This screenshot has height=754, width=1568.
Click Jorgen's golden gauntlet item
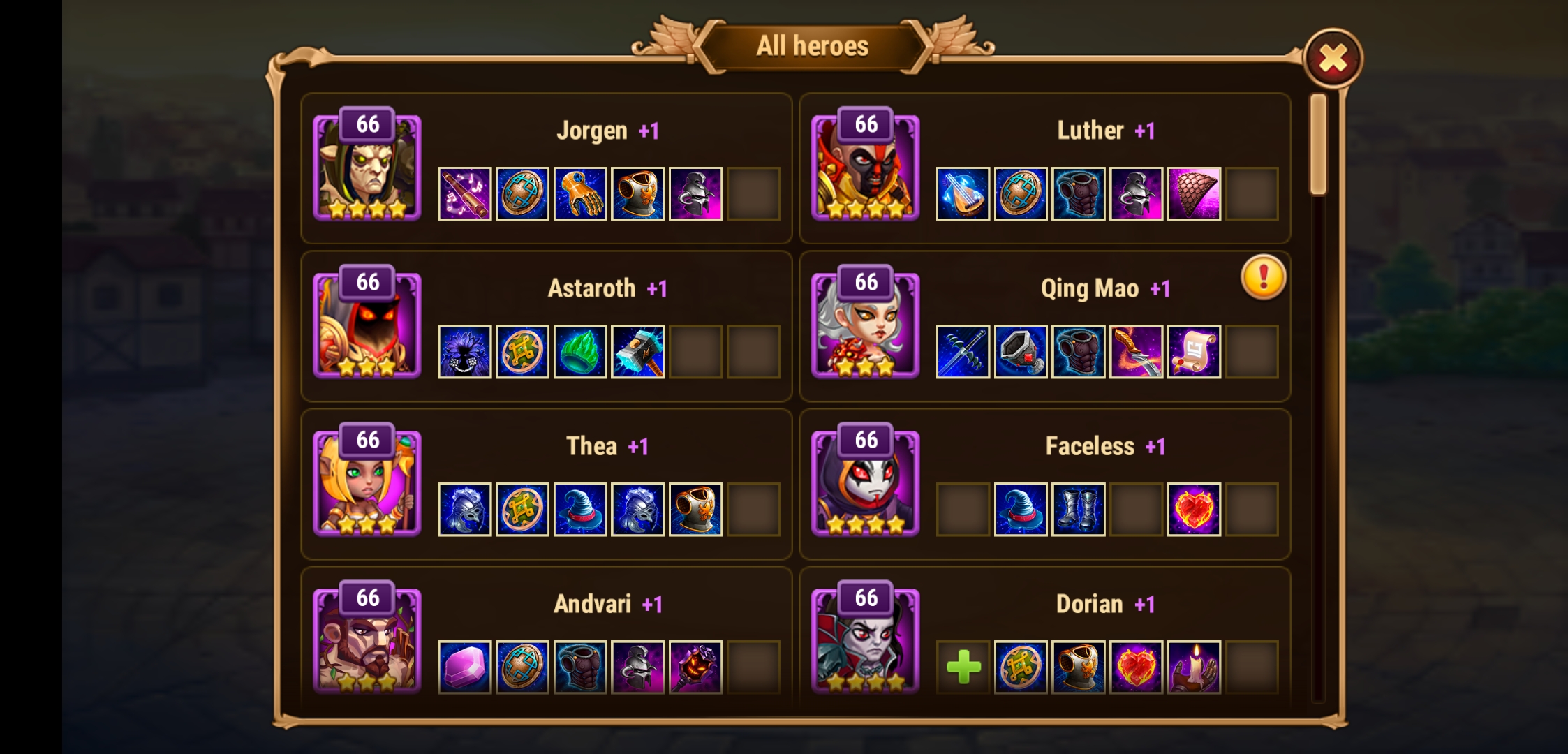click(581, 193)
